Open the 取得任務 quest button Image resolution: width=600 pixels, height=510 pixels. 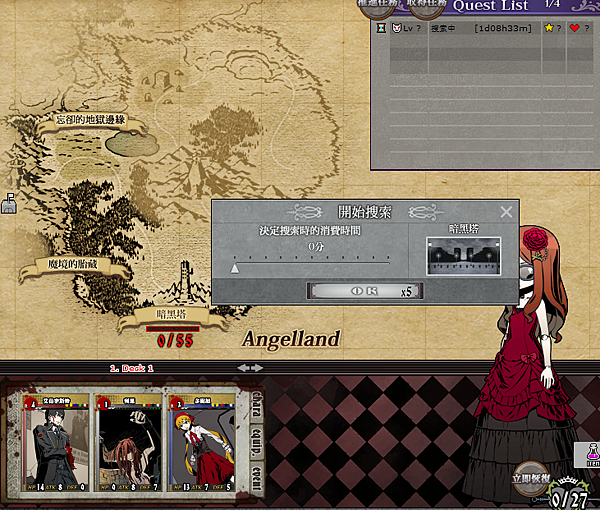pos(426,4)
